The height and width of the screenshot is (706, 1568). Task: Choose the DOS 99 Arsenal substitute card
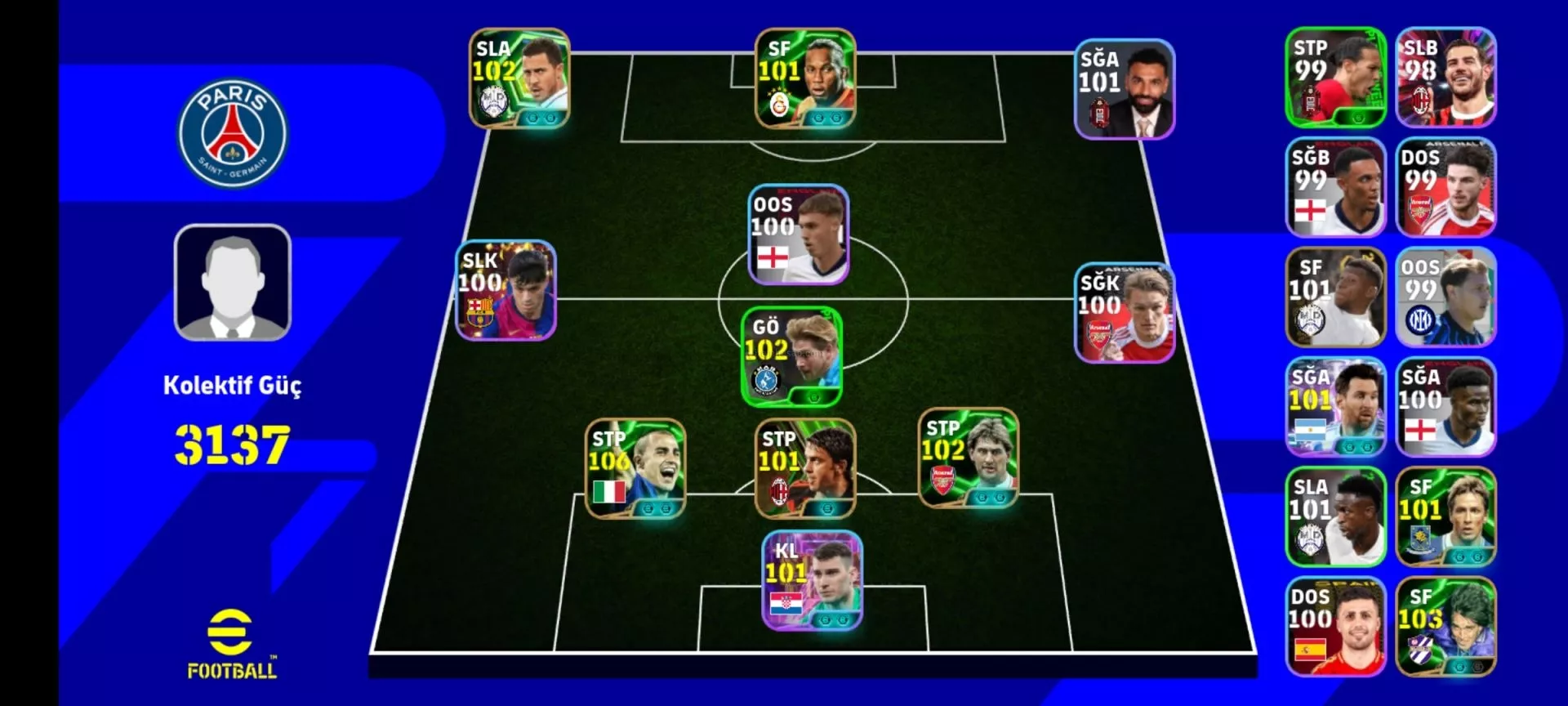pos(1445,187)
